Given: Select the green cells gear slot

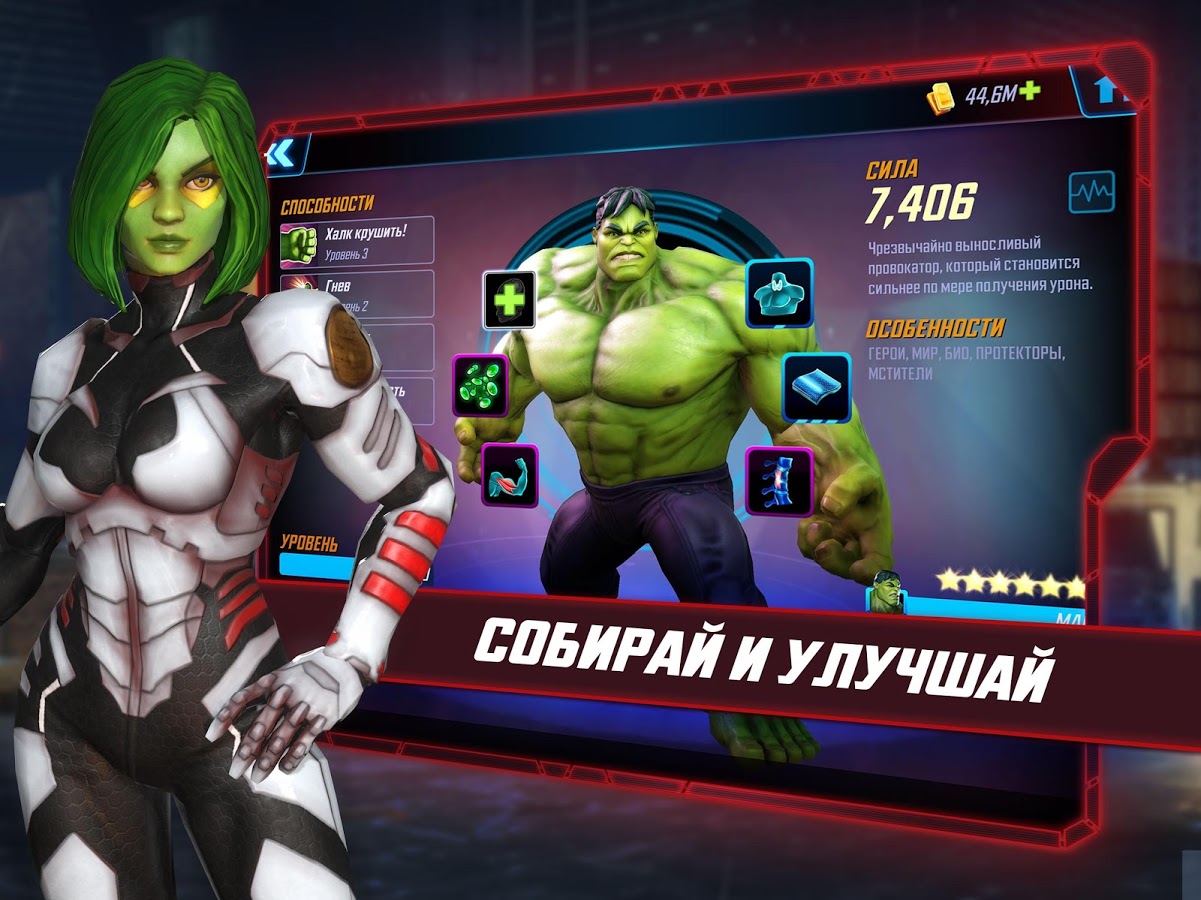Looking at the screenshot, I should coord(481,385).
